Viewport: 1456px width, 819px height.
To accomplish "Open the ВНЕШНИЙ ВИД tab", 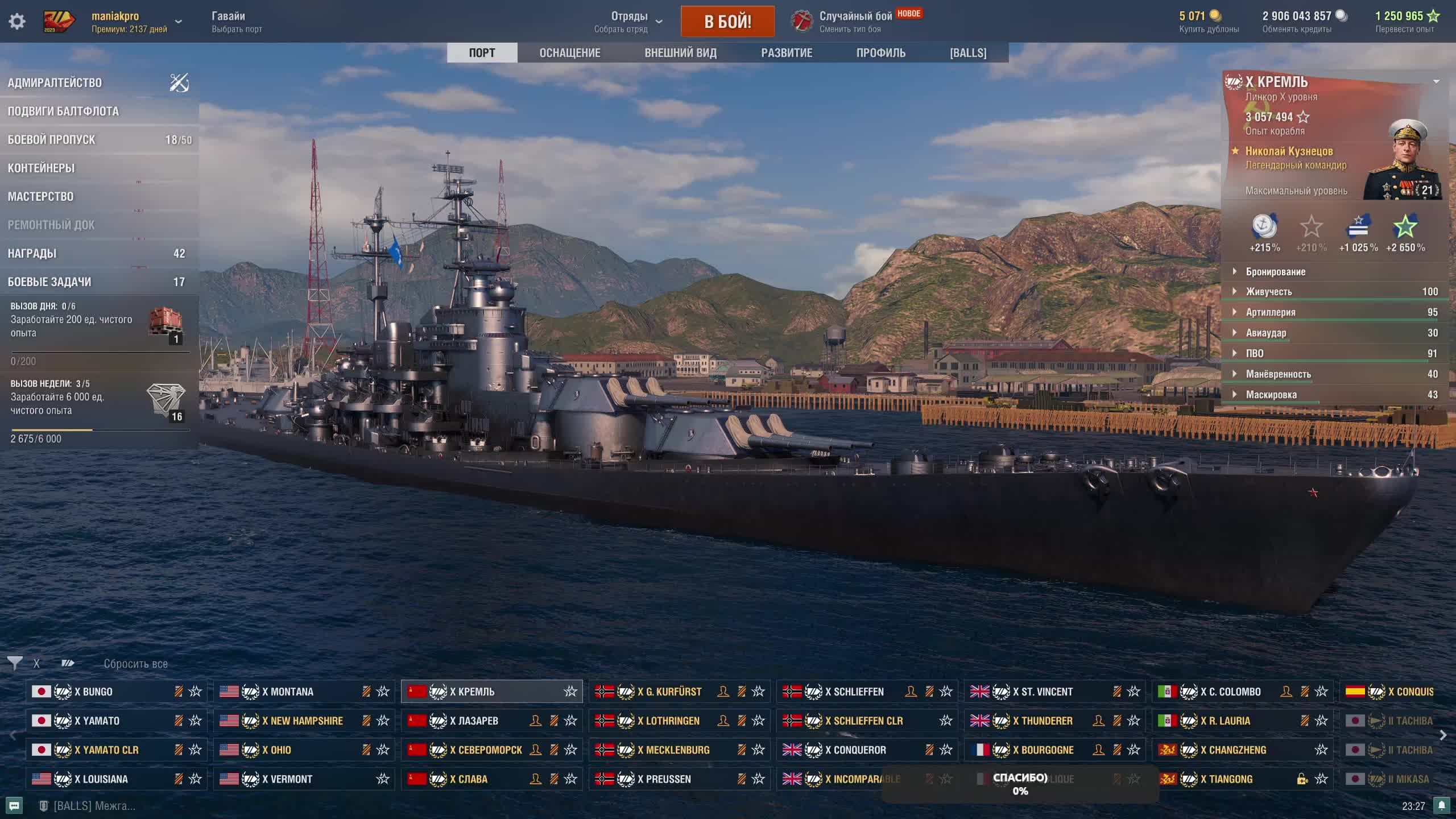I will pos(680,53).
